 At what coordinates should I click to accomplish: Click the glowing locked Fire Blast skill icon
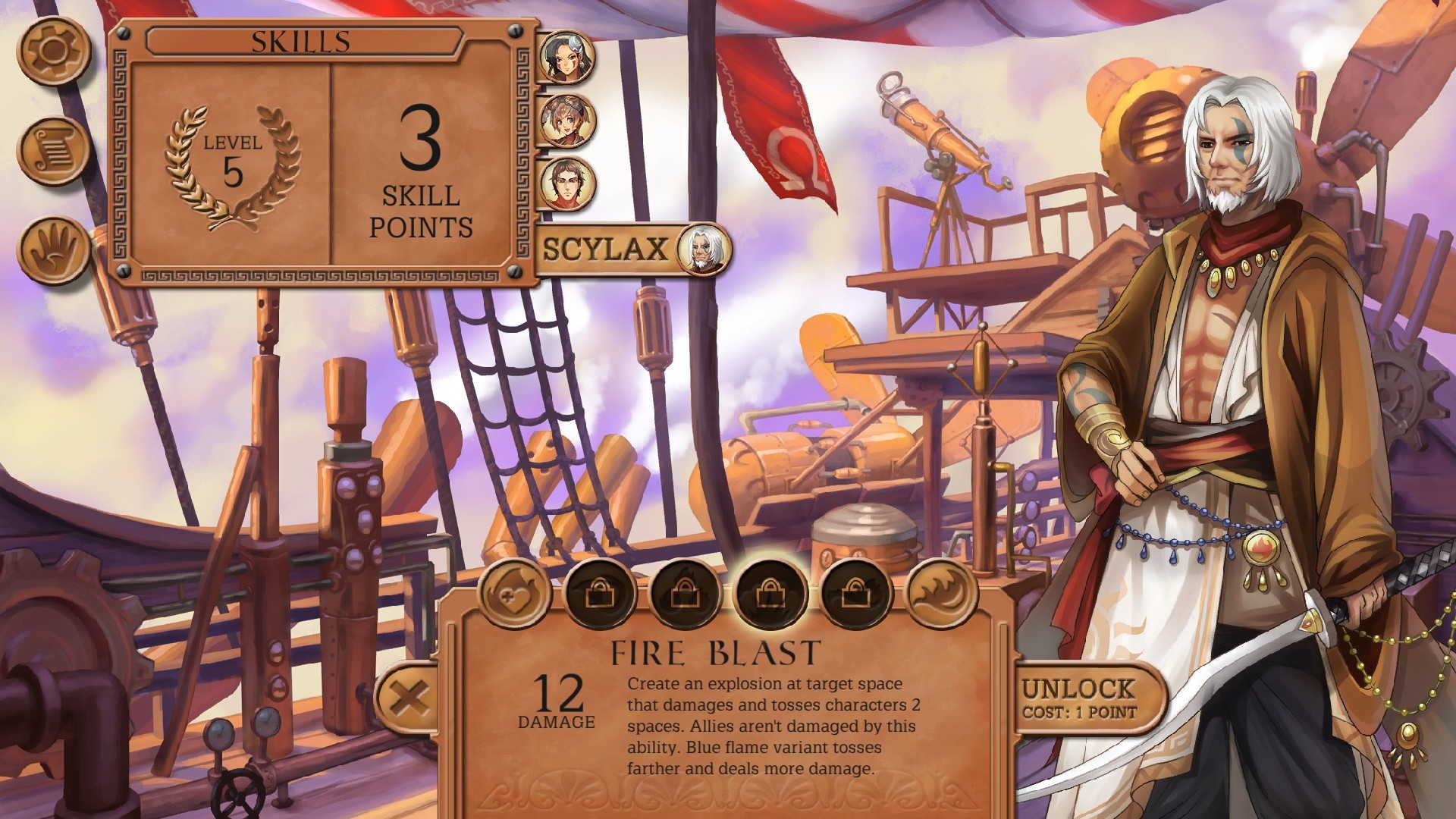[x=770, y=594]
